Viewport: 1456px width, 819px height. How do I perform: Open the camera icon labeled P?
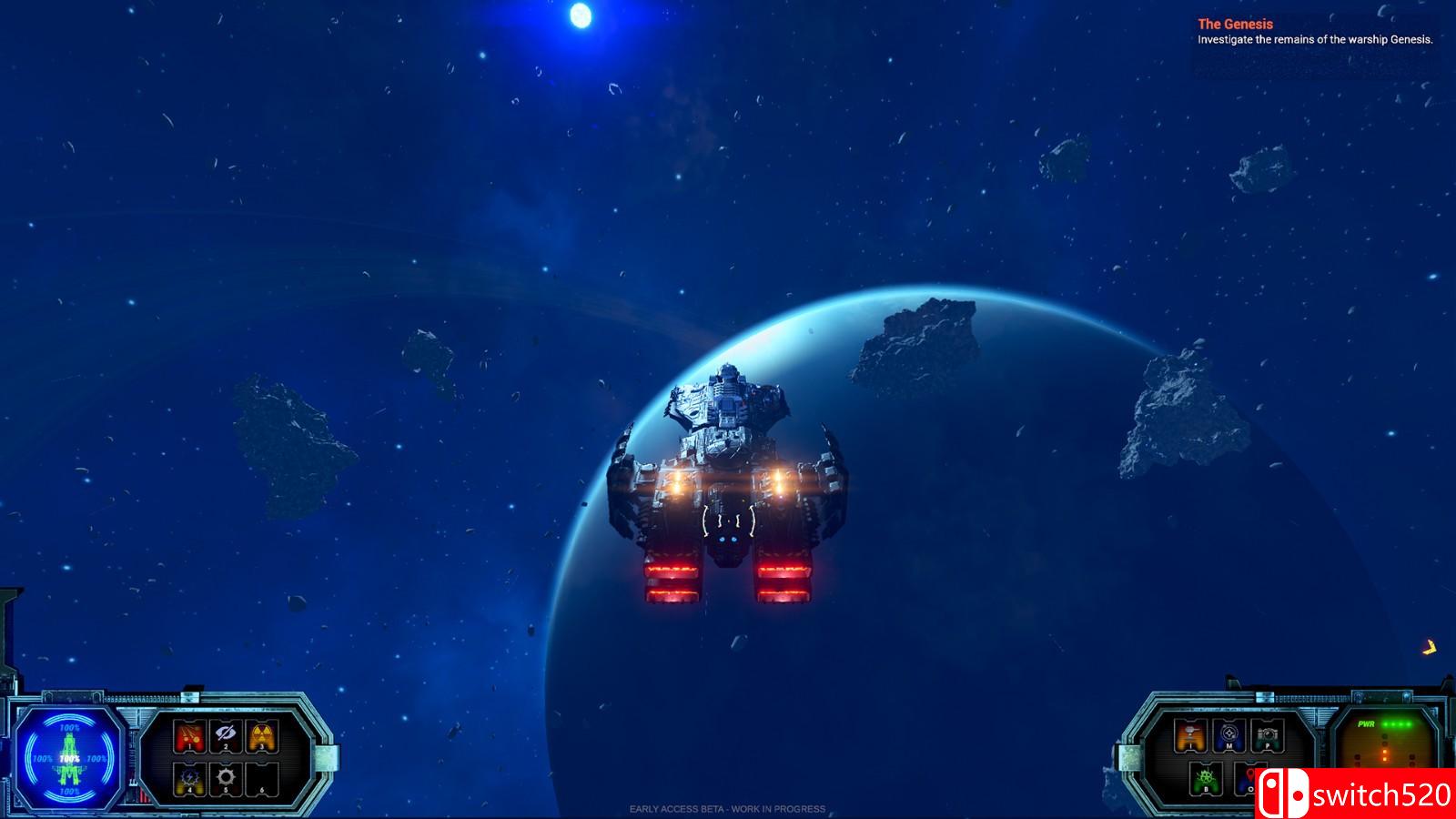1268,733
